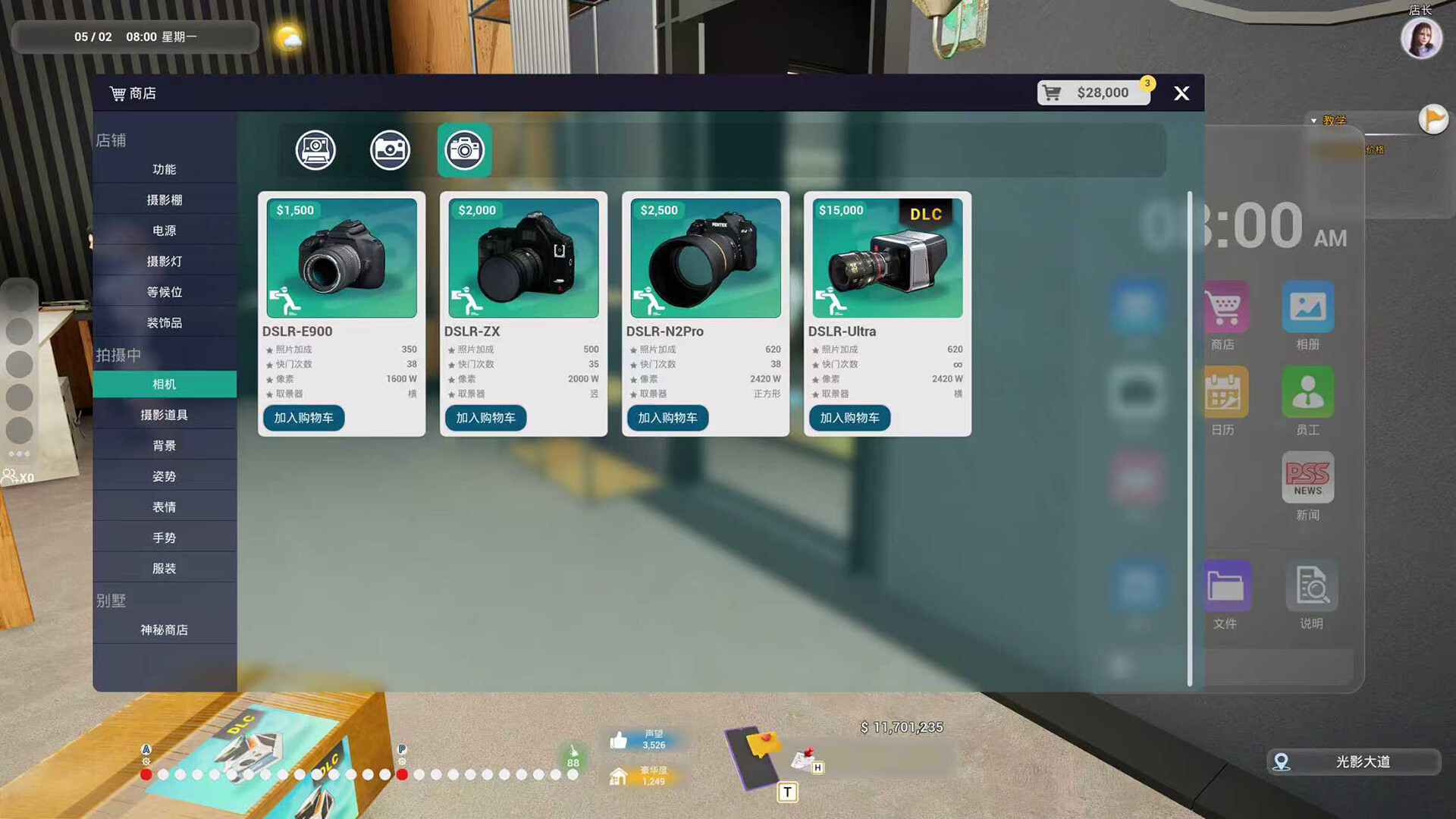Add DSLR-E900 to the shopping cart
Image resolution: width=1456 pixels, height=819 pixels.
click(x=303, y=418)
